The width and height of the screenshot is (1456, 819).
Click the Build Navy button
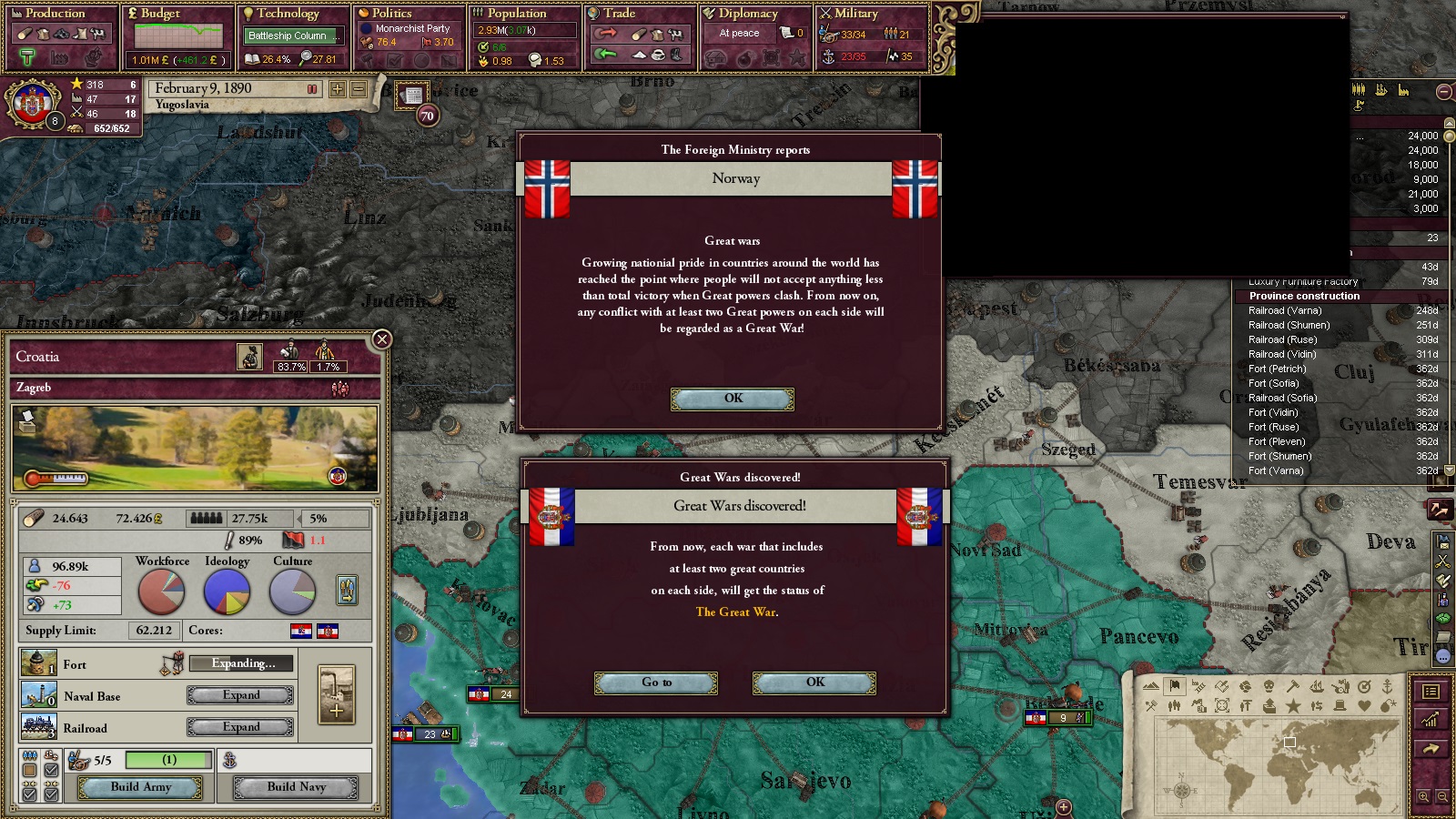(296, 787)
